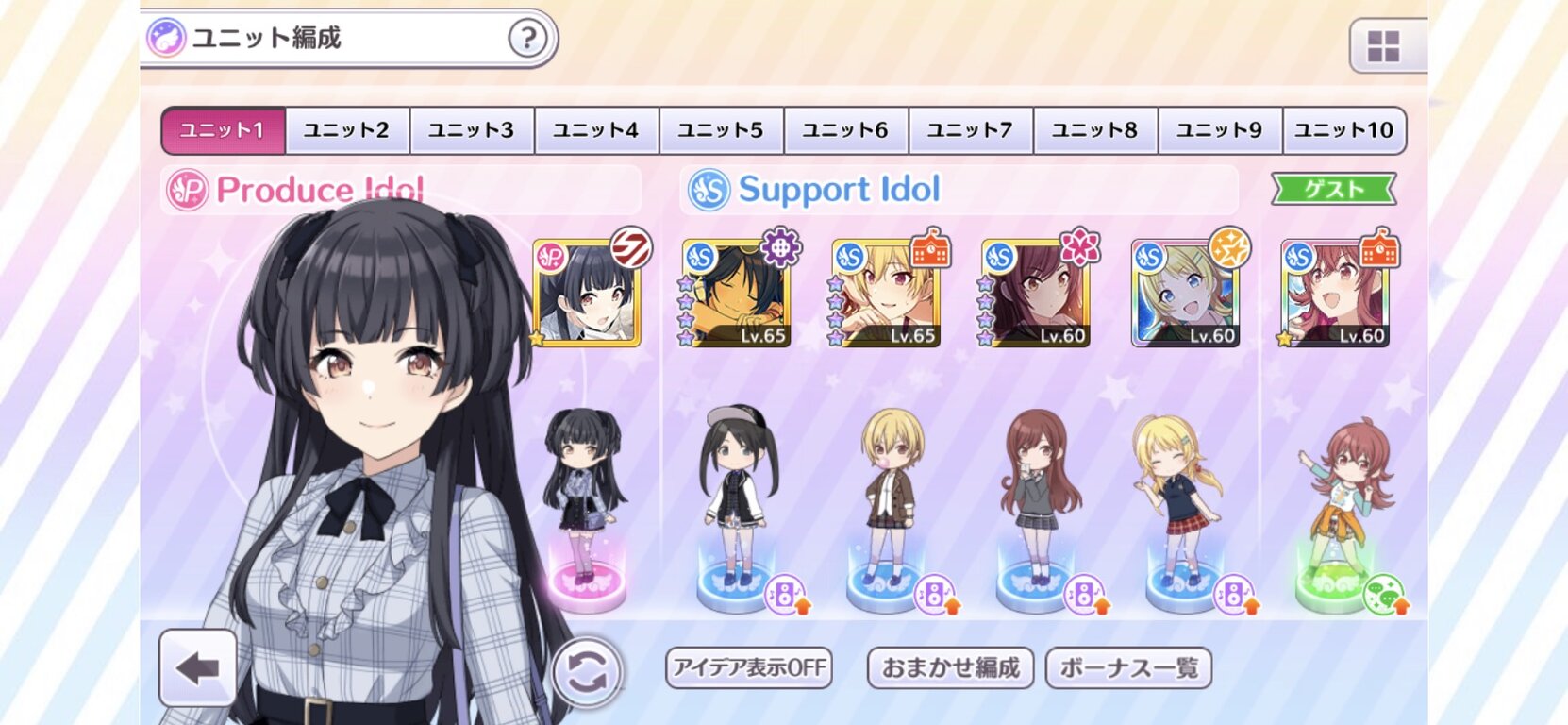The height and width of the screenshot is (725, 1568).
Task: Tap the help icon beside the ユニット編成 title
Action: pos(529,39)
